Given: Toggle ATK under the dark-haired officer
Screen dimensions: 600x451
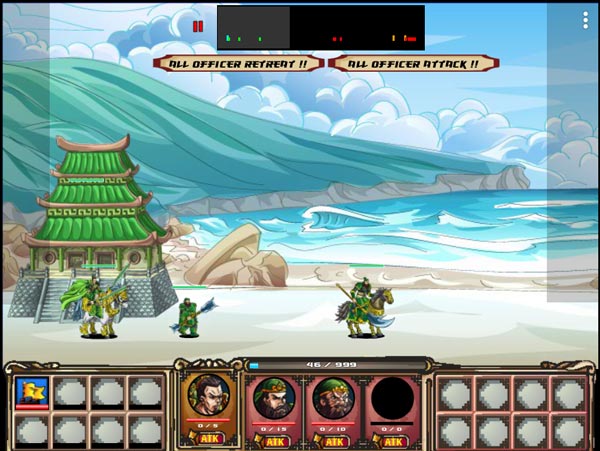Looking at the screenshot, I should point(209,438).
